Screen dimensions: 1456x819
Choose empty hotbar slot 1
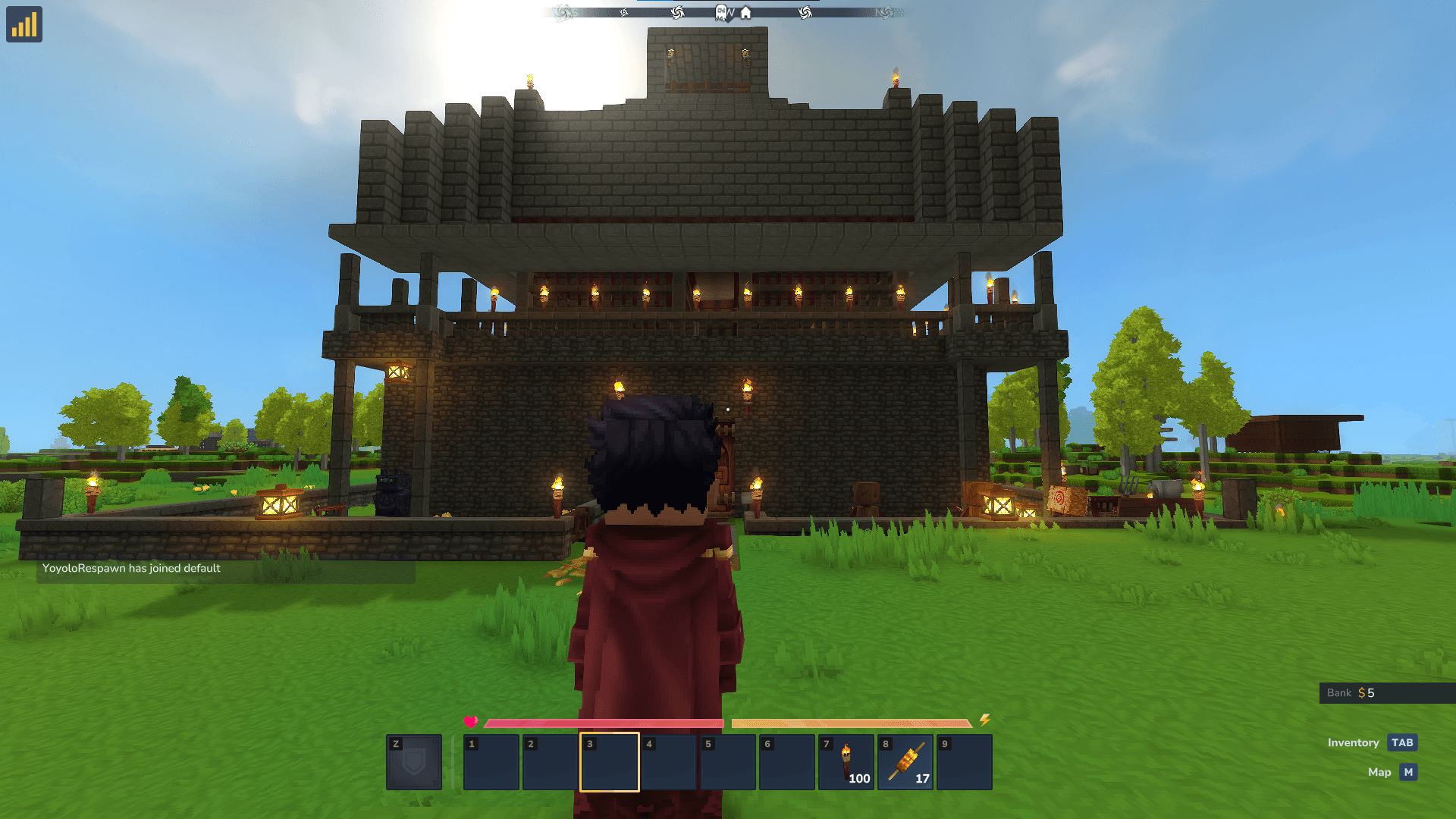coord(491,762)
